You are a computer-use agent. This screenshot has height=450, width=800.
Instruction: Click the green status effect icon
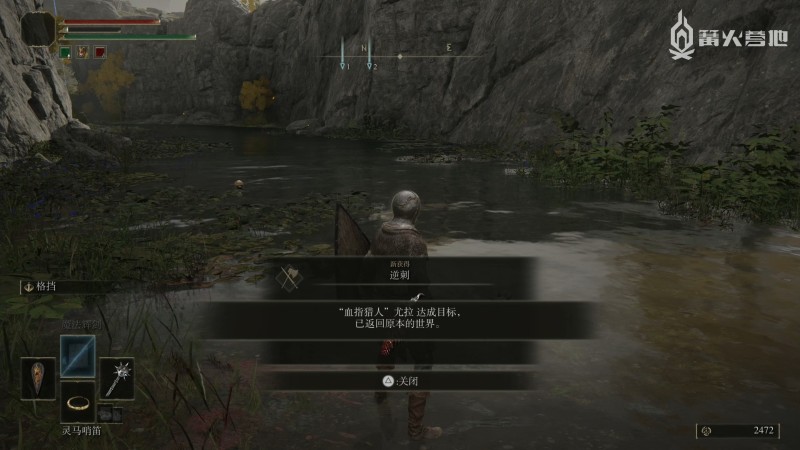65,51
